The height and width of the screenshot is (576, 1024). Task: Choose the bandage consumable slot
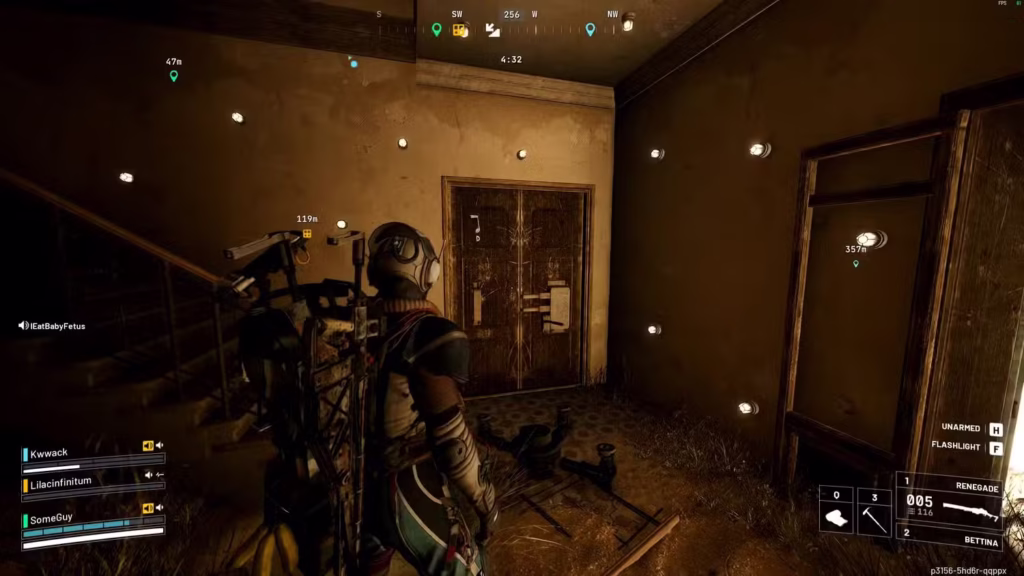(x=836, y=510)
